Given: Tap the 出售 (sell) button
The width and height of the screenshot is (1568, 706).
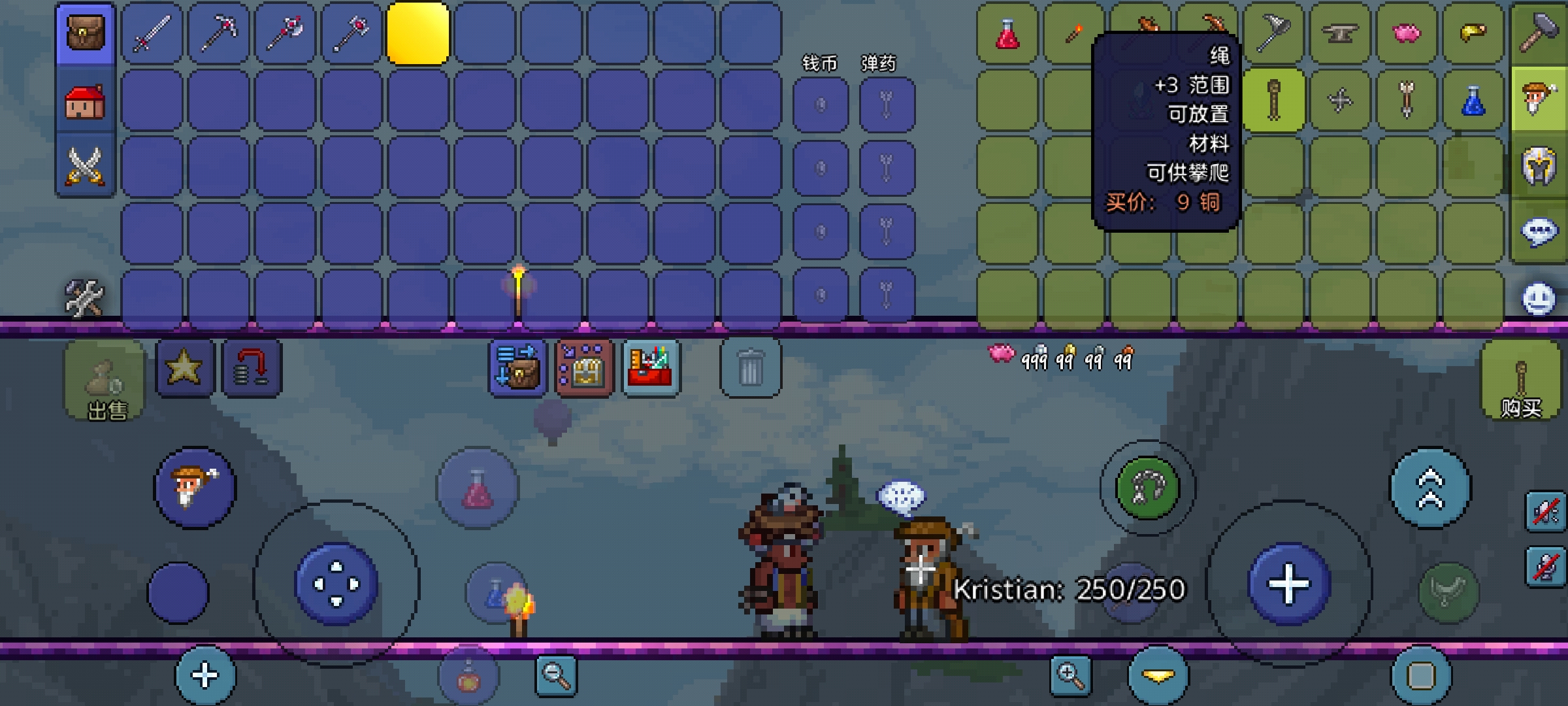Looking at the screenshot, I should (x=105, y=380).
